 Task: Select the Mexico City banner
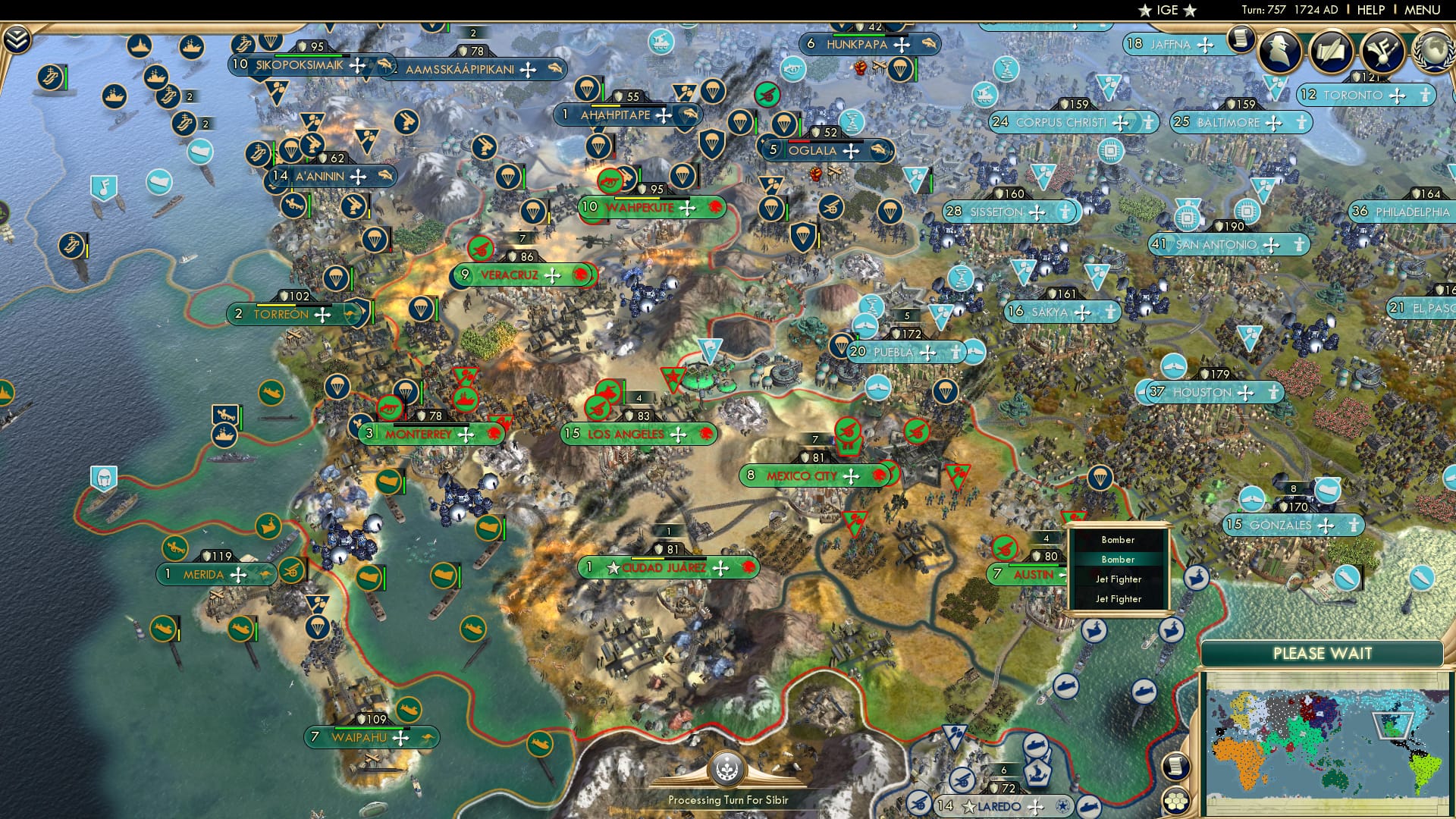[804, 475]
